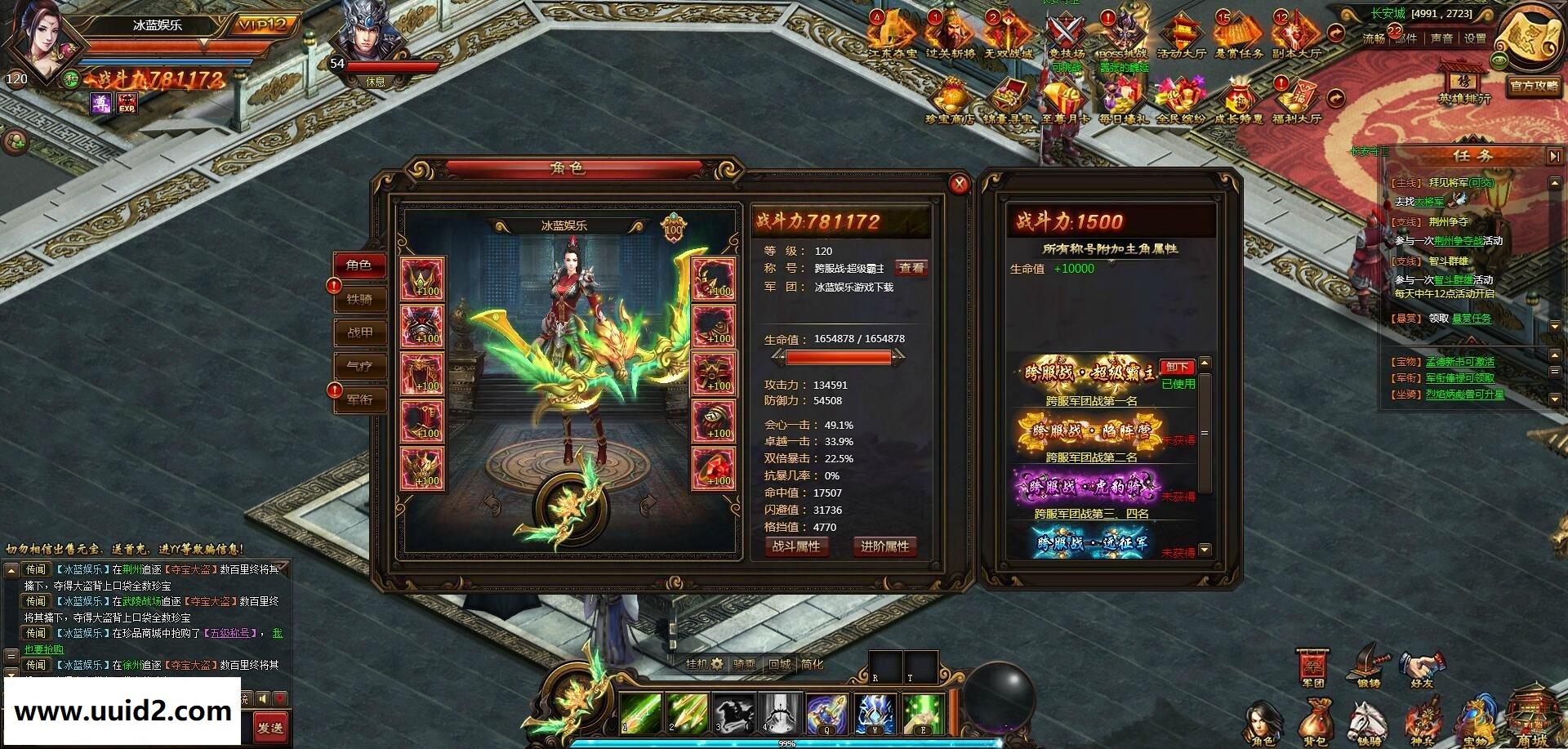
Task: Open the BOSS挑战 challenge icon
Action: [x=1123, y=33]
